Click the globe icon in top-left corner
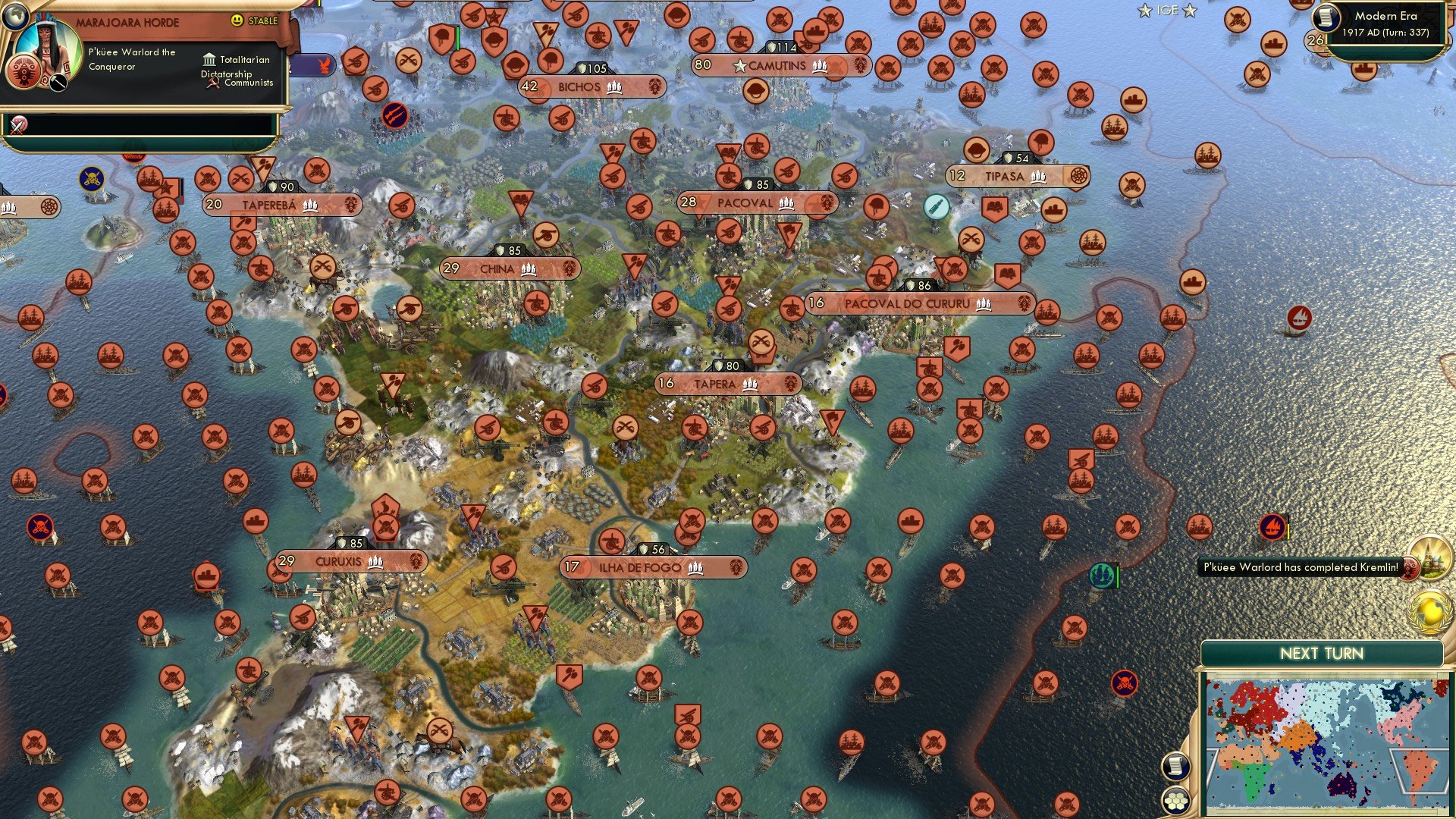1456x819 pixels. click(15, 15)
